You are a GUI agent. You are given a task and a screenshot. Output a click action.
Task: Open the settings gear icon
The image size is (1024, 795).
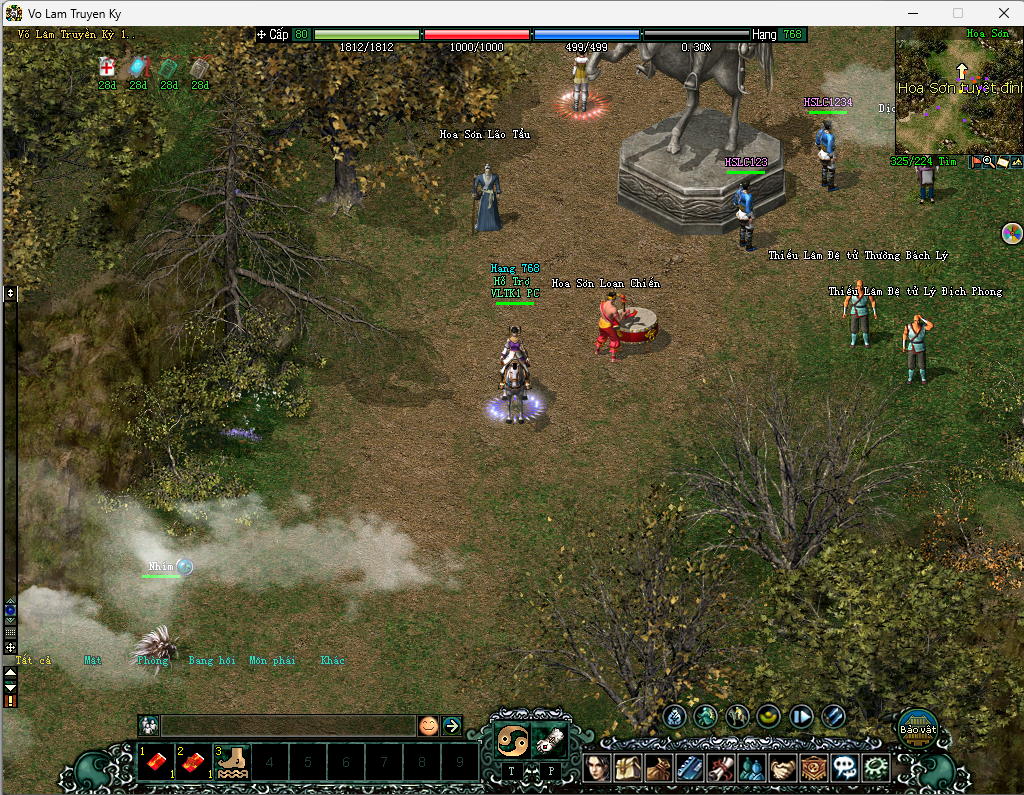click(x=877, y=768)
